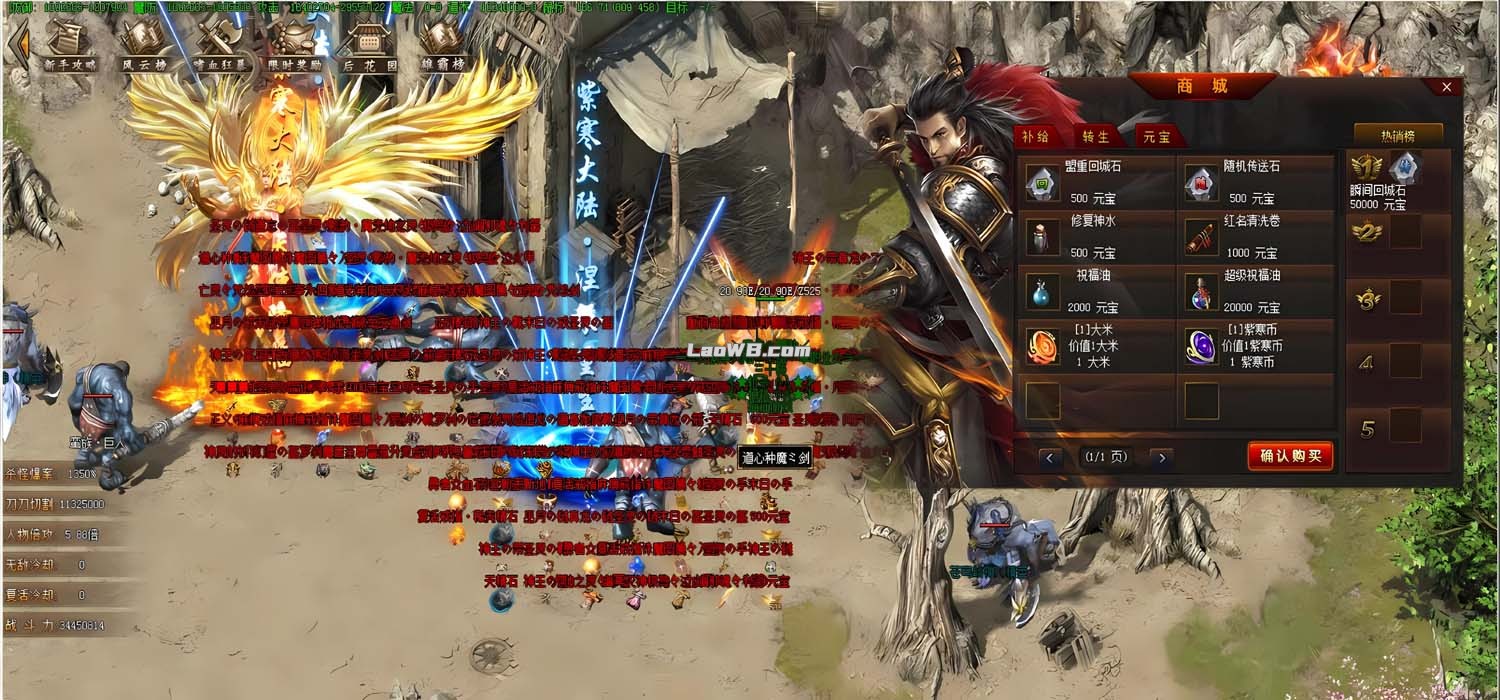
Task: Click the 确认购买 confirm purchase button
Action: (x=1290, y=457)
